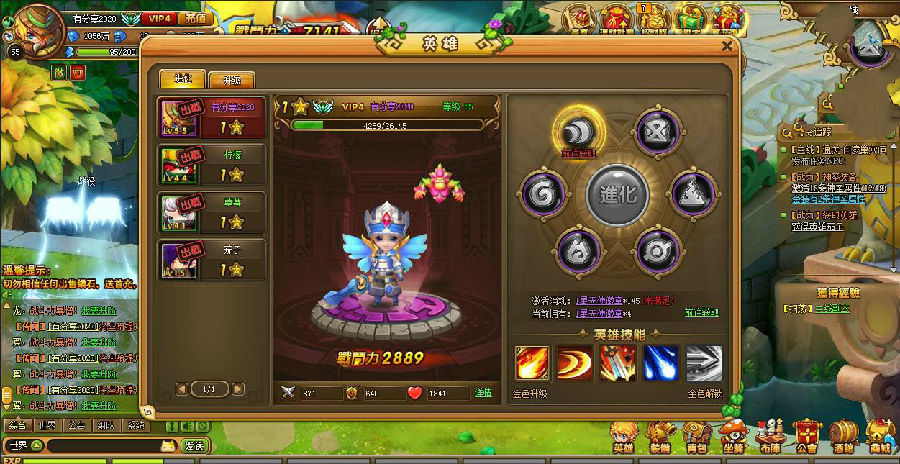Screen dimensions: 900x464
Task: Choose the silver arrow hero skill
Action: 703,363
